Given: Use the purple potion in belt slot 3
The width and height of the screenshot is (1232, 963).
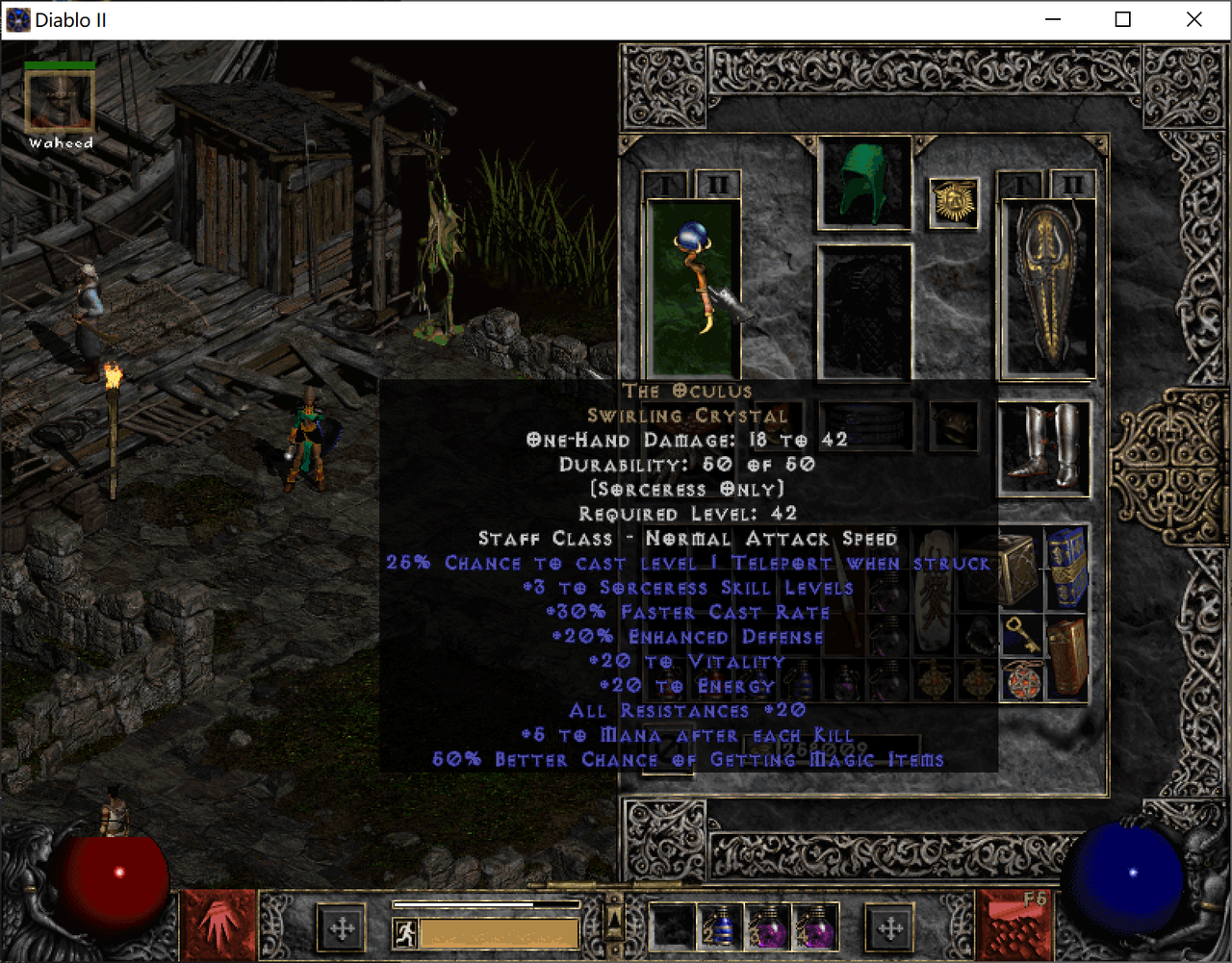Looking at the screenshot, I should 769,927.
